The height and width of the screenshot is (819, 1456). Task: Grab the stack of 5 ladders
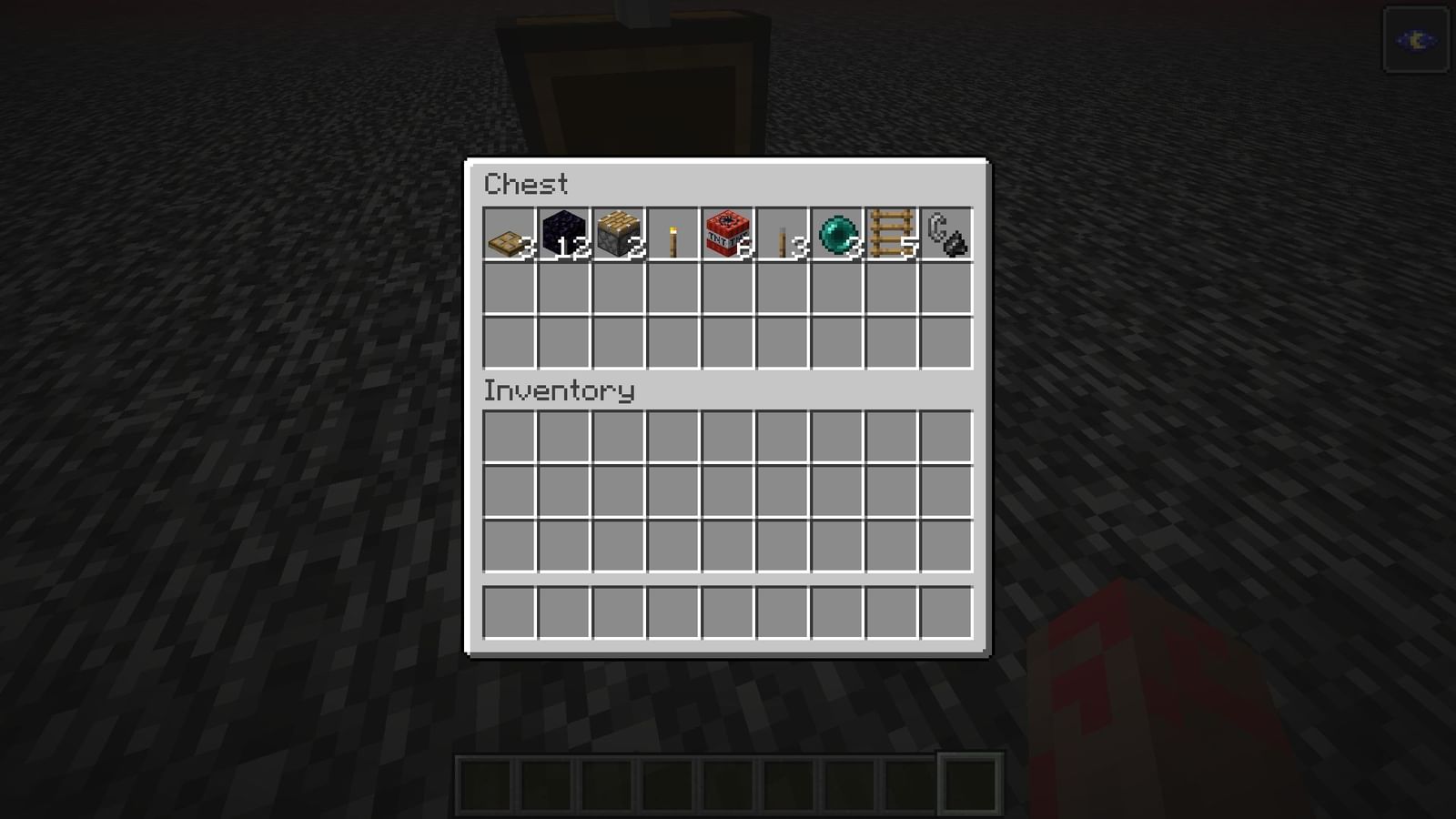(892, 235)
